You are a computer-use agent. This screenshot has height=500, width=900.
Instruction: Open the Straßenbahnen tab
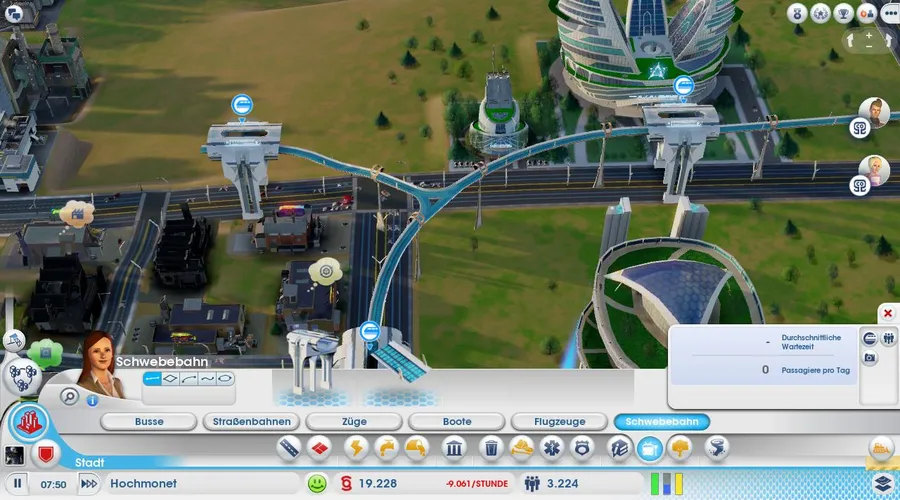[252, 422]
